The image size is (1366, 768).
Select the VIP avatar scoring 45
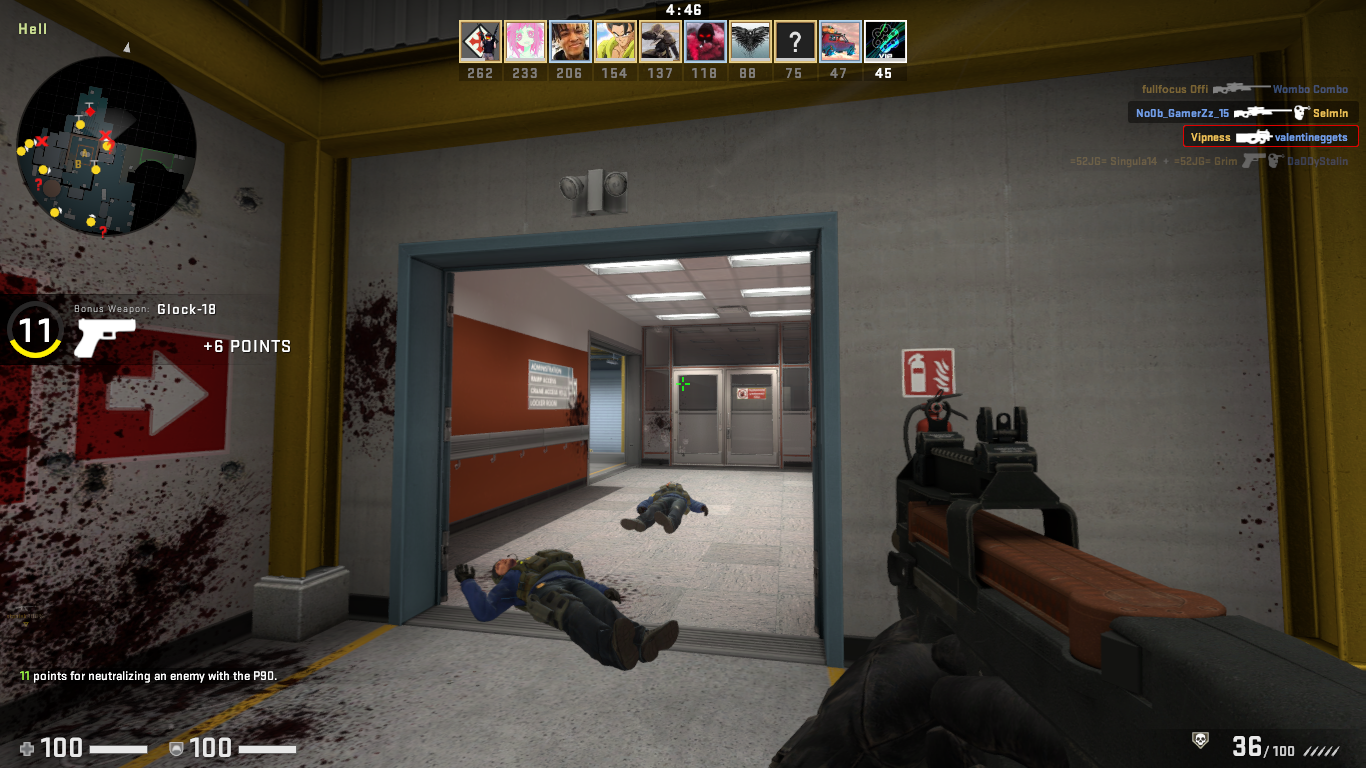pos(885,42)
